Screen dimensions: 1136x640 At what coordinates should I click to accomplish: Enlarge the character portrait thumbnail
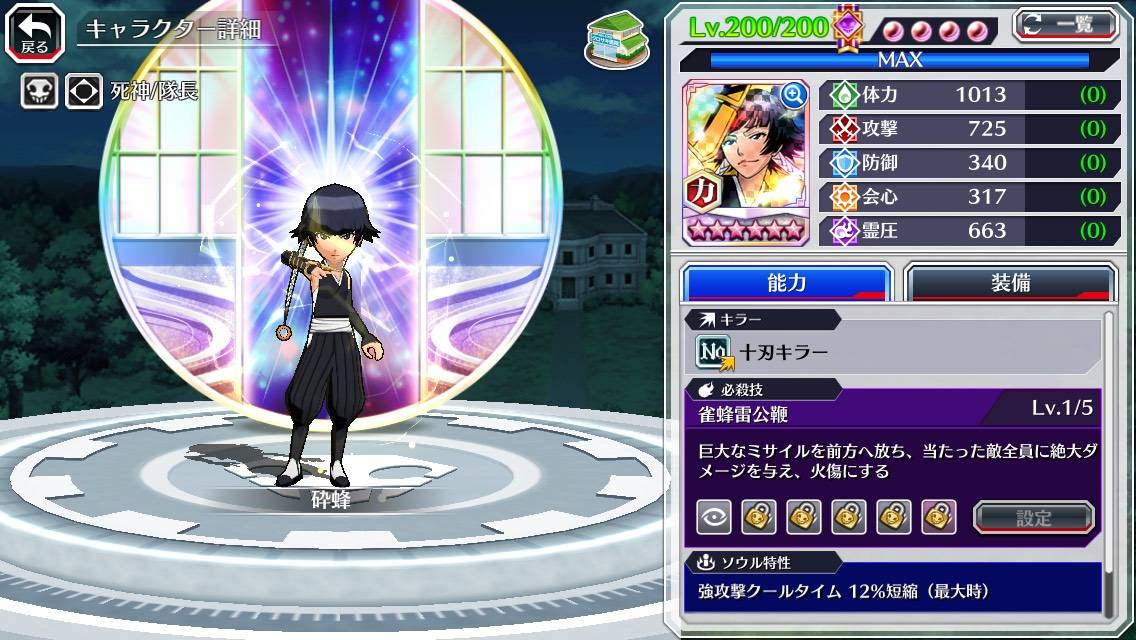(794, 95)
